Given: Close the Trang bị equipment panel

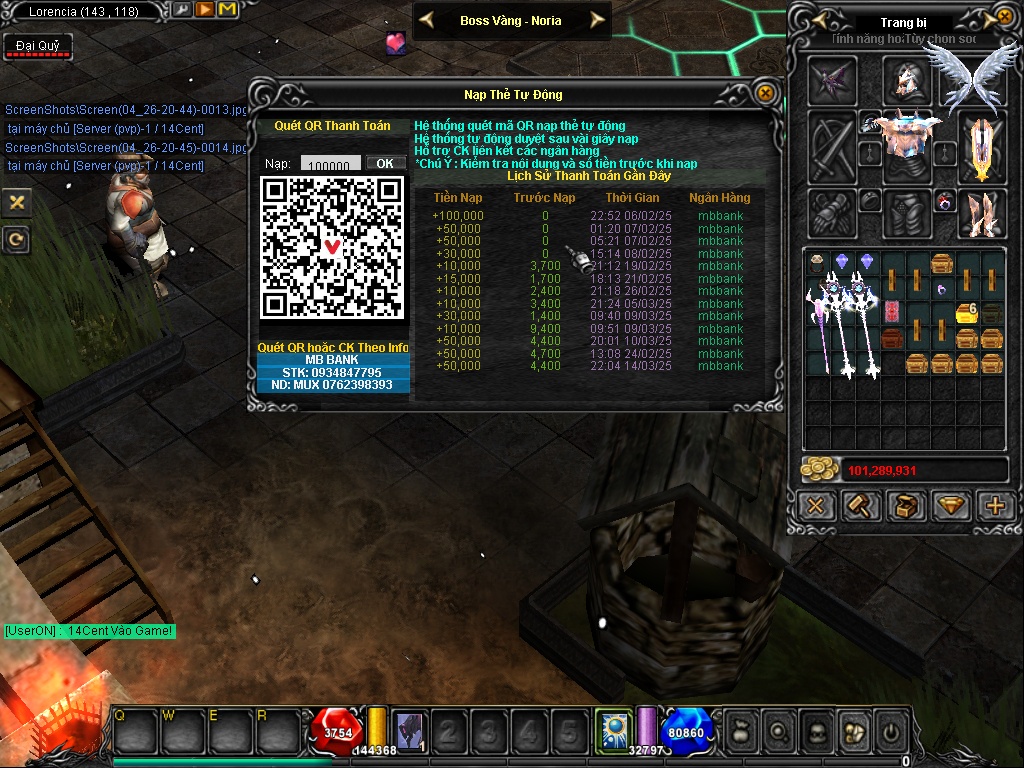Looking at the screenshot, I should click(1005, 17).
